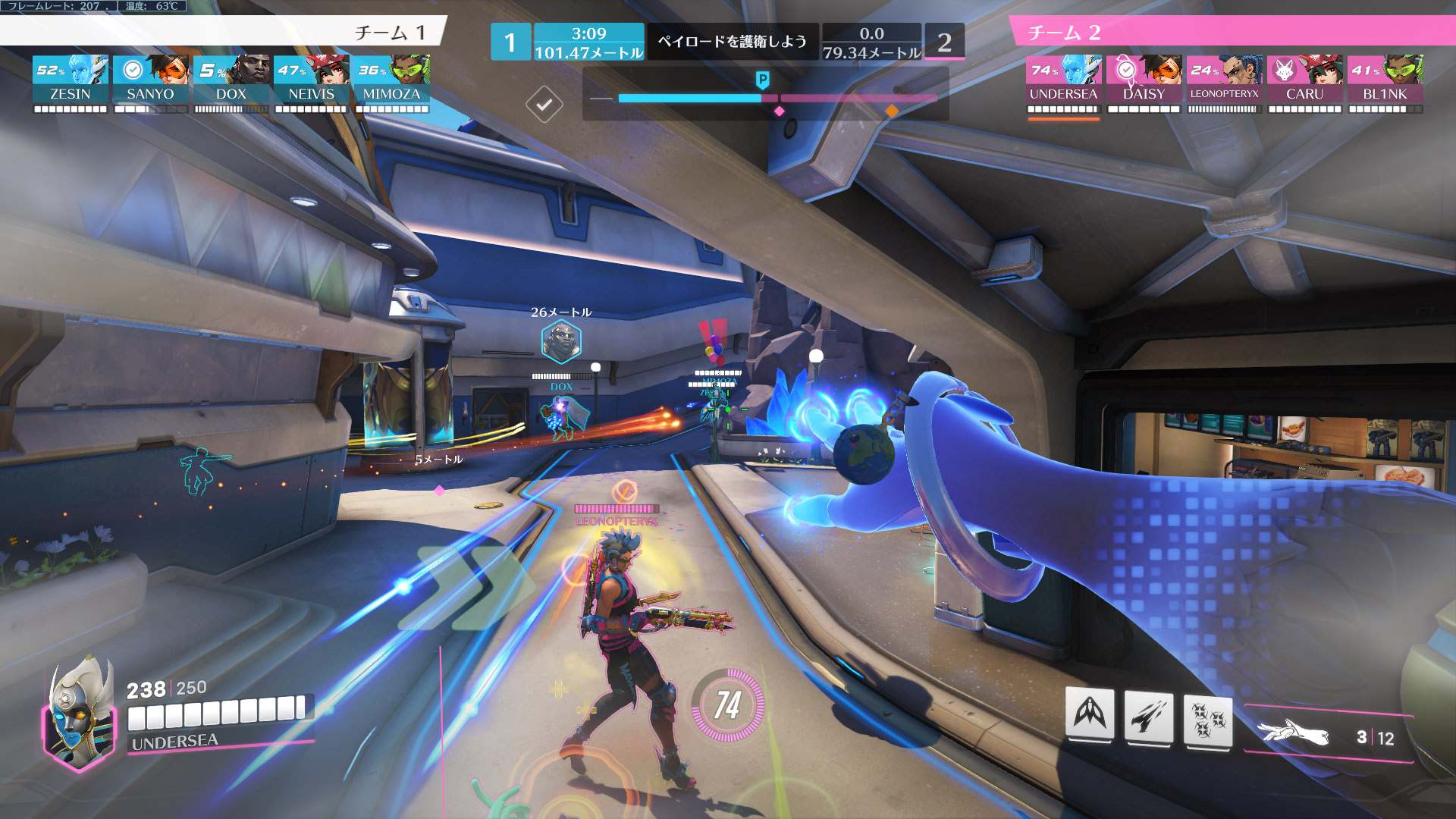The width and height of the screenshot is (1456, 819).
Task: Click the checkmark diamond icon
Action: 544,104
